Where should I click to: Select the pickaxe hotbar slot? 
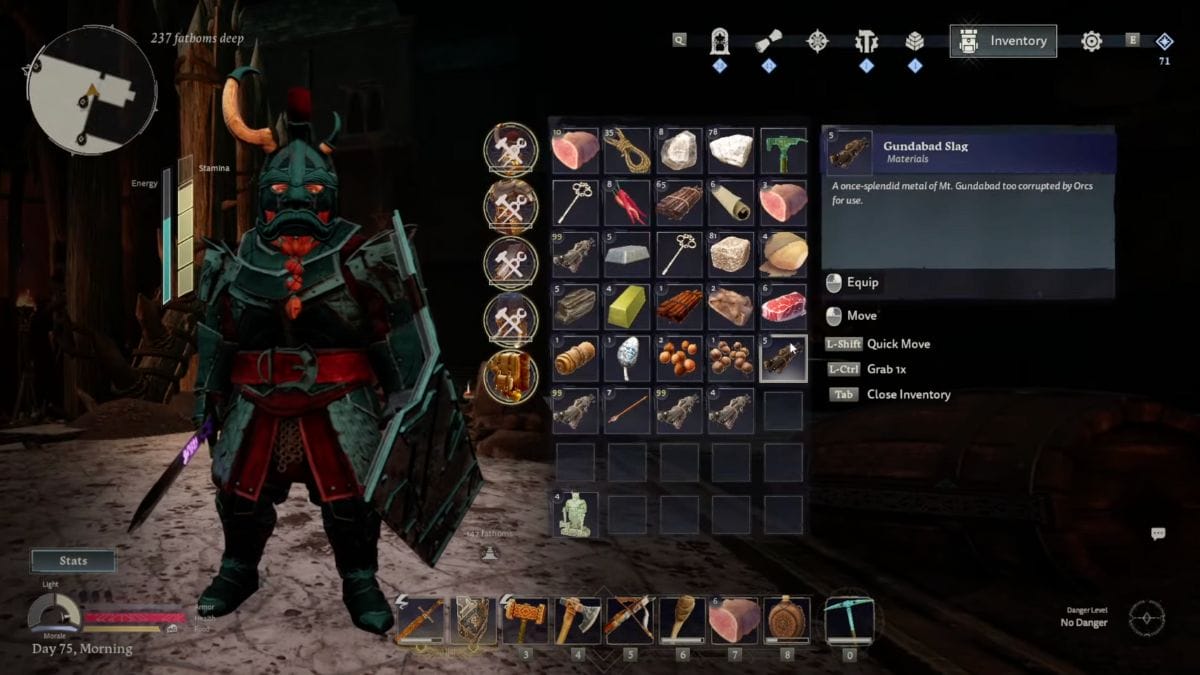(849, 619)
